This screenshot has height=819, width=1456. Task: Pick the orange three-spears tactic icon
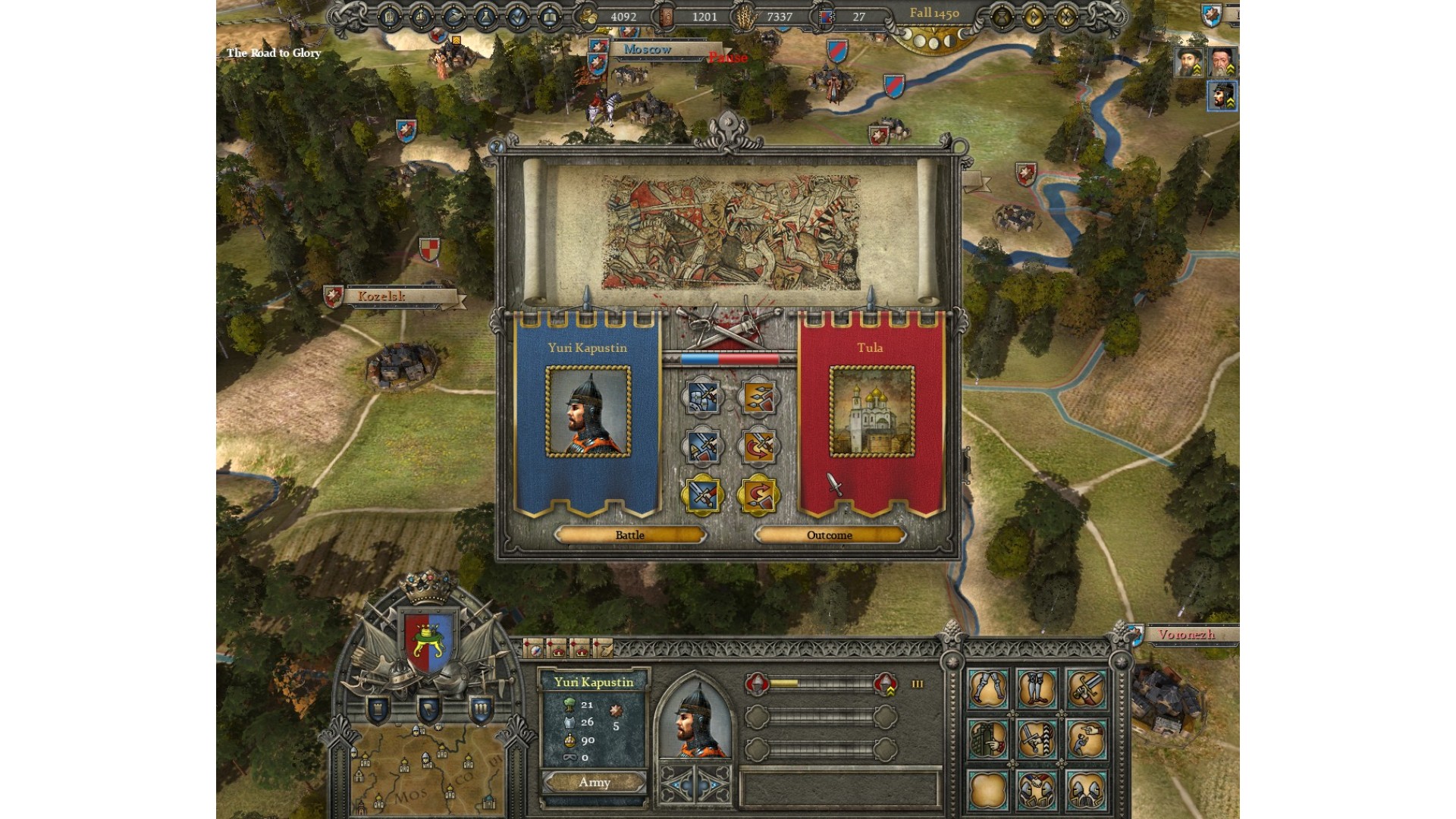point(758,397)
